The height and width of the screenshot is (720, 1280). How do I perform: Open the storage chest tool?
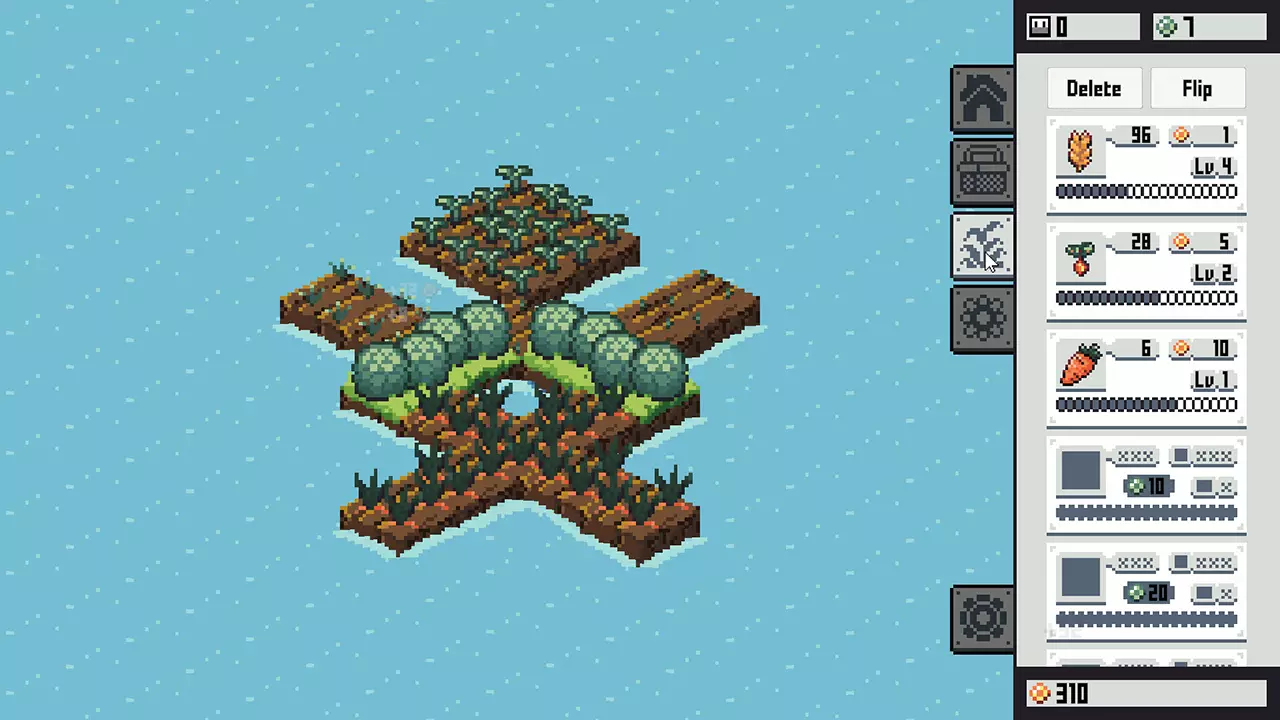coord(982,170)
